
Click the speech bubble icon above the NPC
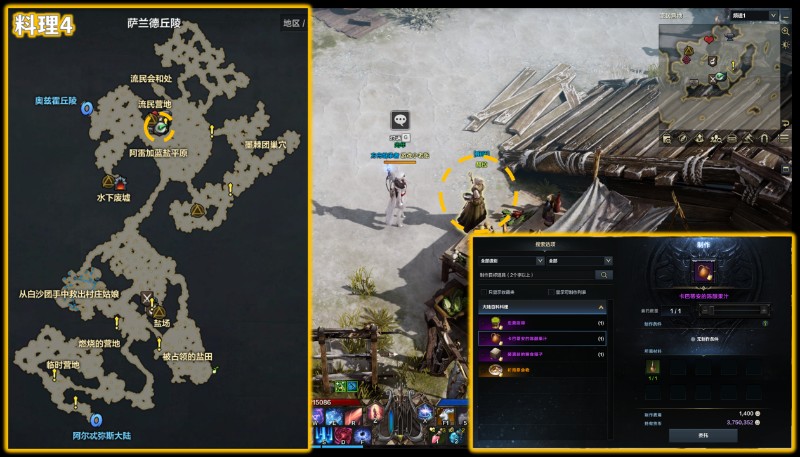coord(400,119)
